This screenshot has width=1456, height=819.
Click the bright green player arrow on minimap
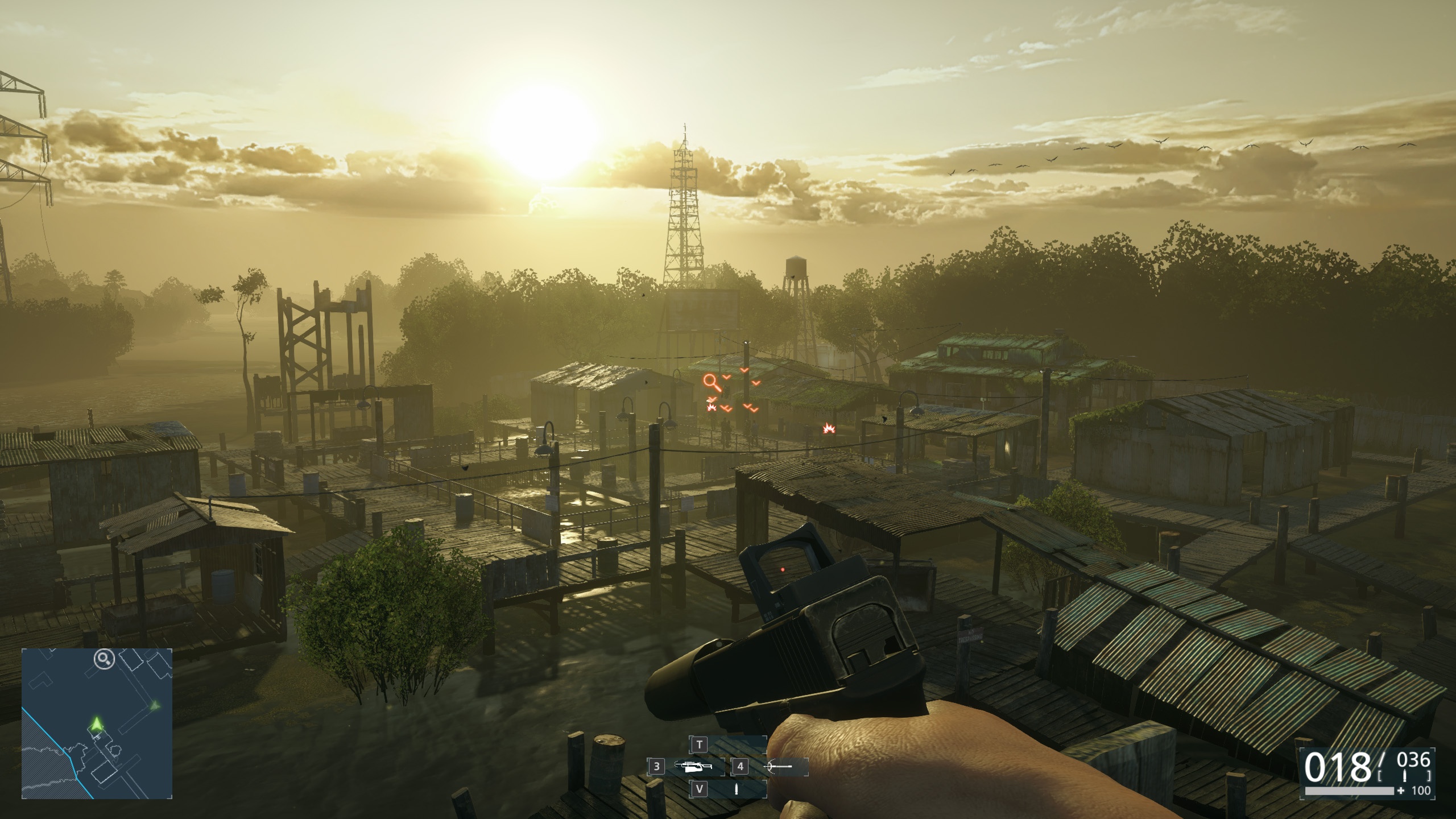click(x=97, y=724)
